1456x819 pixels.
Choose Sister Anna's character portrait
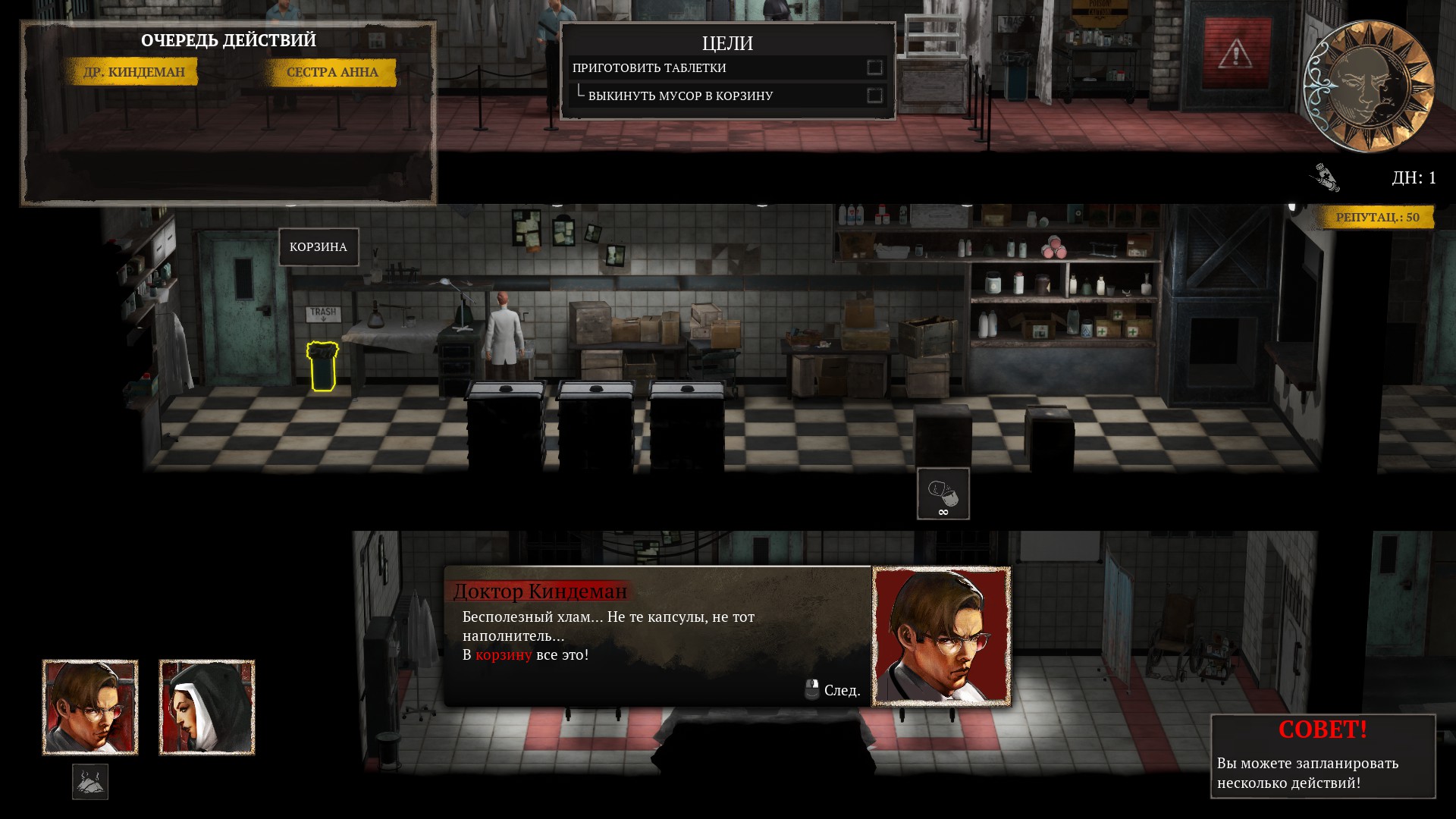pos(207,707)
